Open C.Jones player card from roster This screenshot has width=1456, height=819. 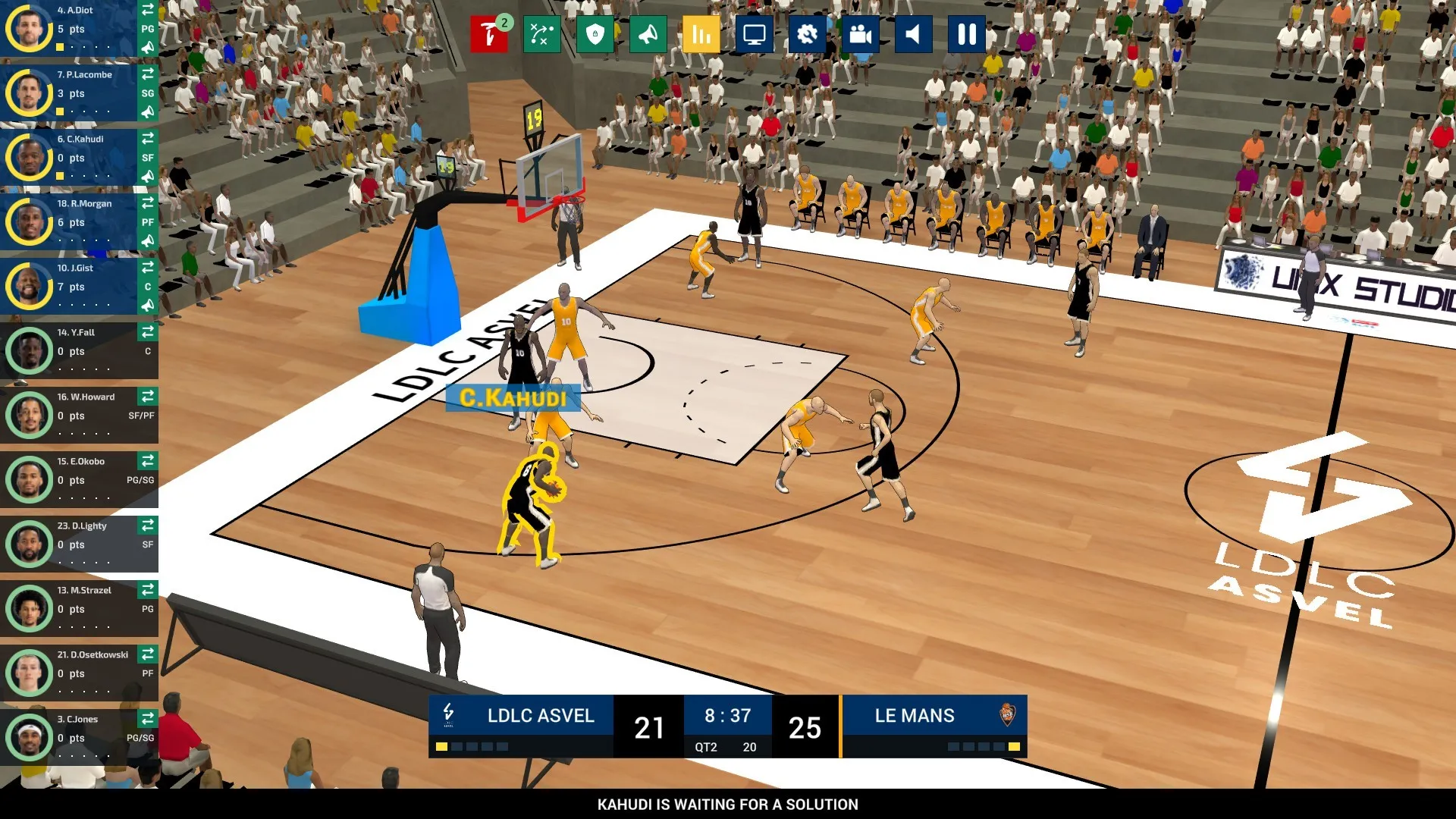pos(29,736)
